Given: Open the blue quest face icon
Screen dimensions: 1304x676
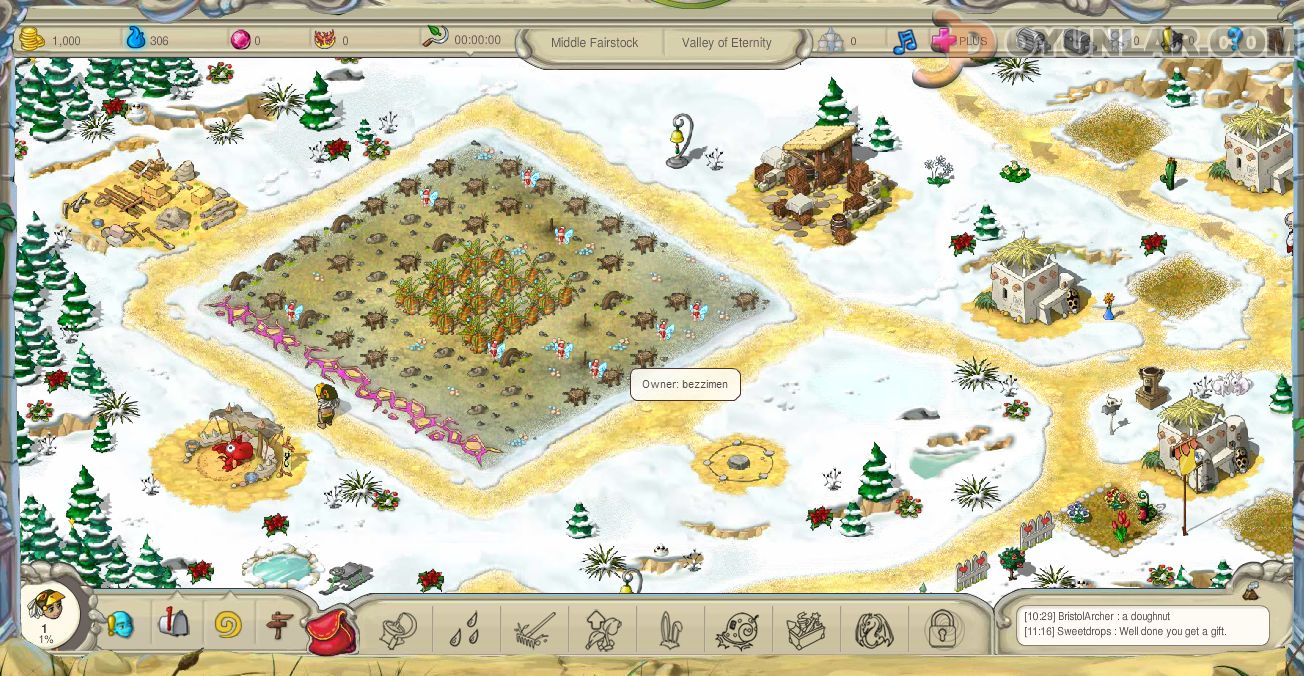Looking at the screenshot, I should [120, 626].
